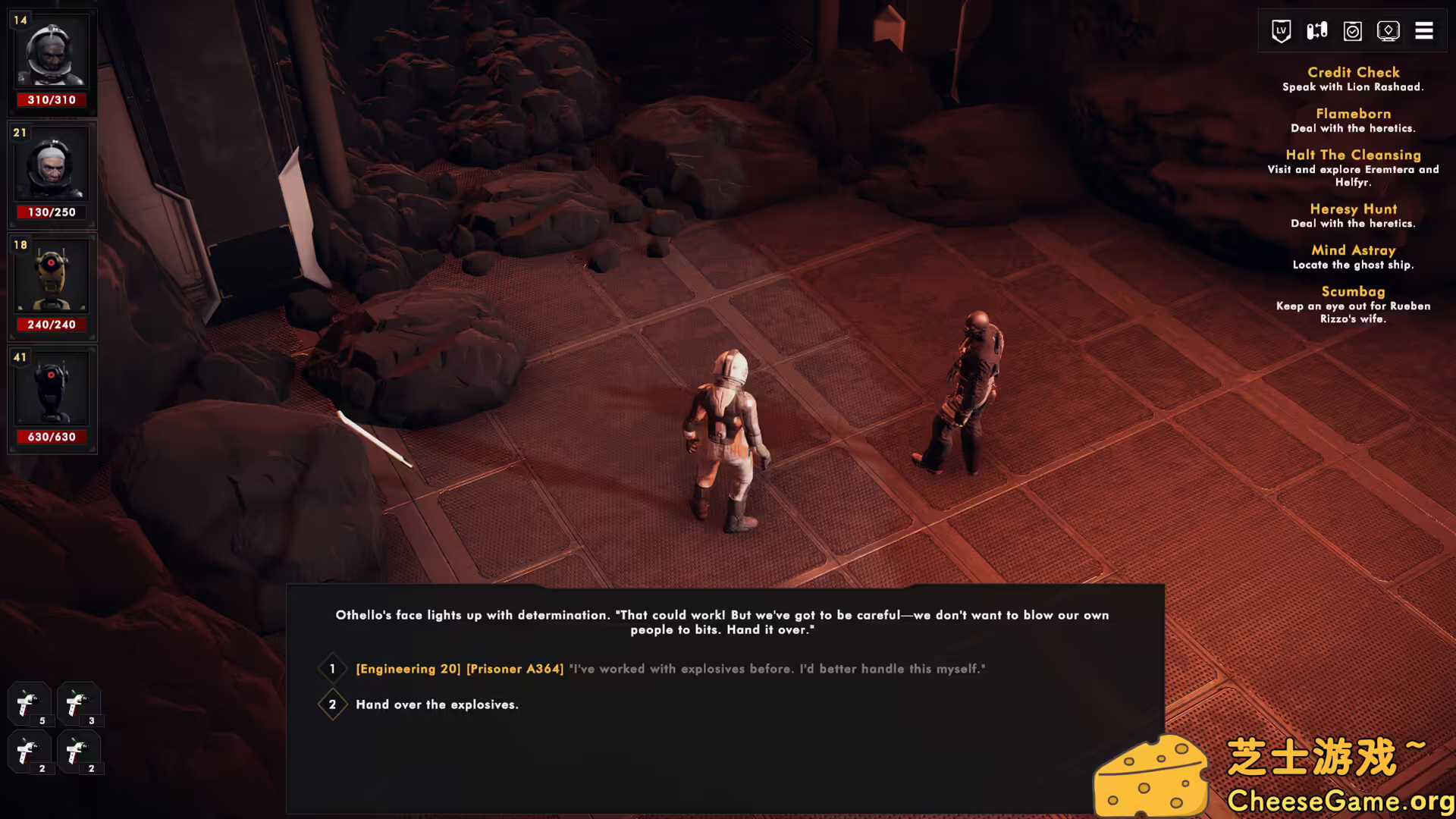Open the inventory trade icon

click(x=1316, y=30)
